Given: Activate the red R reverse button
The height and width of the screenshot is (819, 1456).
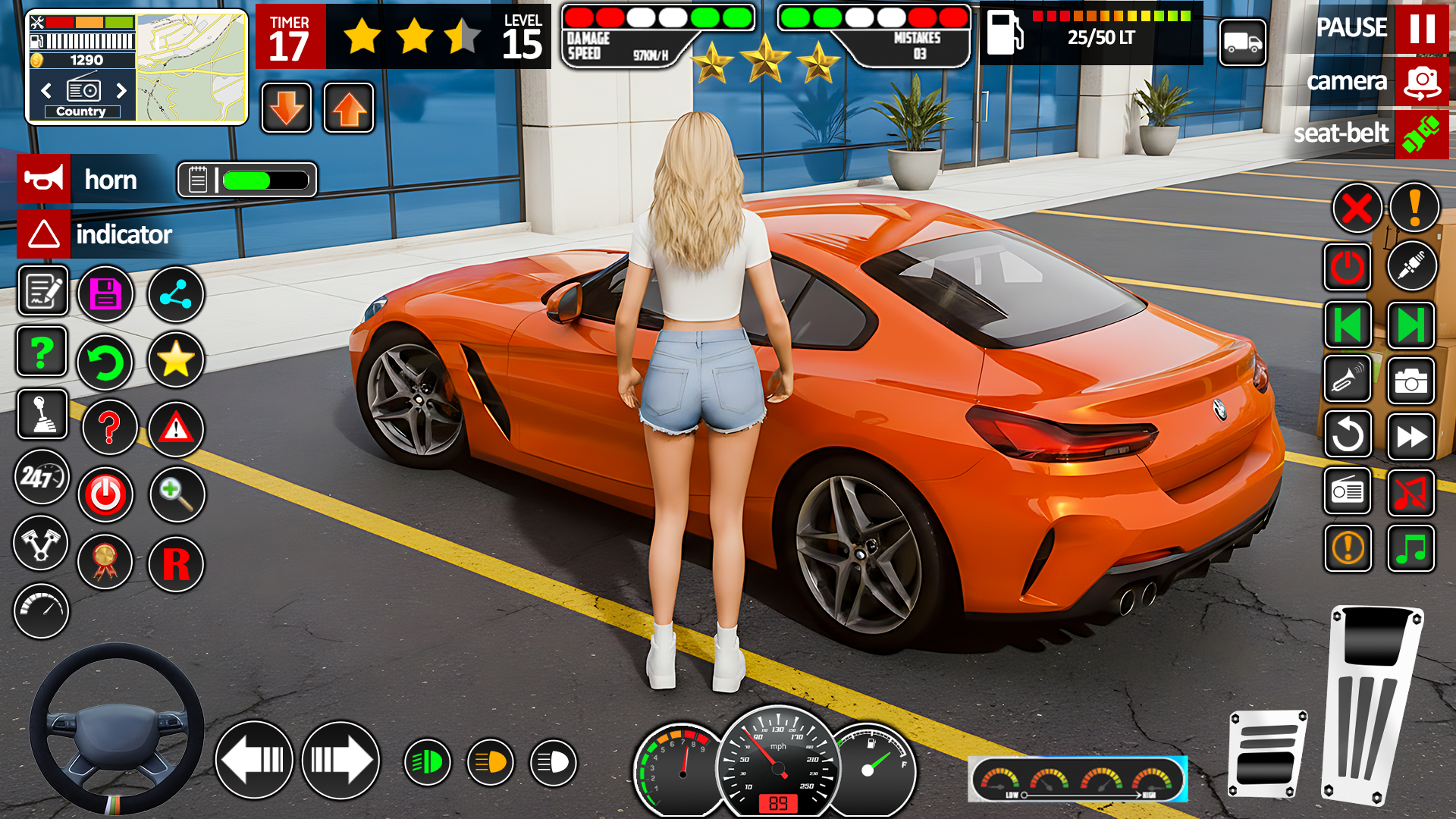Looking at the screenshot, I should pyautogui.click(x=176, y=564).
